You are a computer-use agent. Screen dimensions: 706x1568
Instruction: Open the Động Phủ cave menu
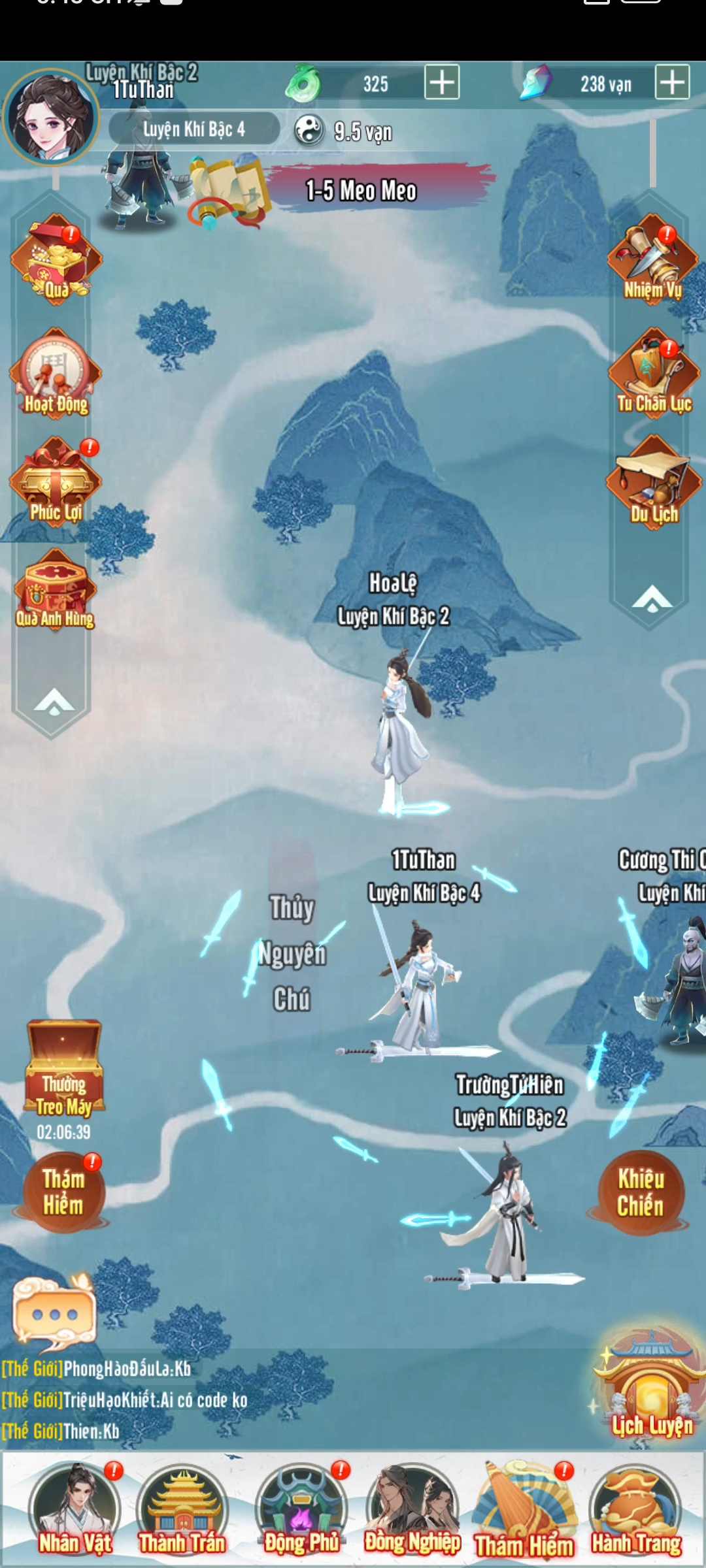(x=301, y=1512)
